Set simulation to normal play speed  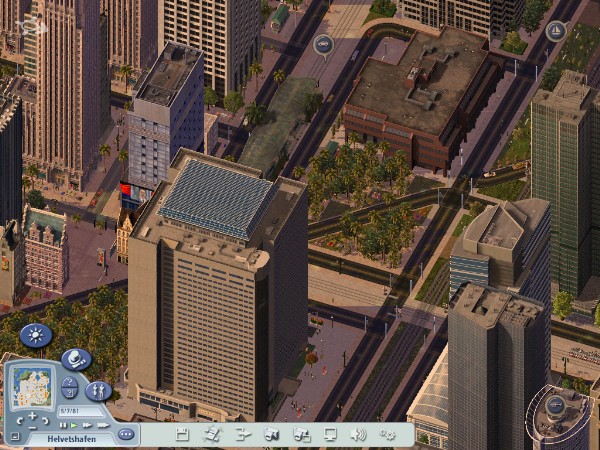point(73,425)
